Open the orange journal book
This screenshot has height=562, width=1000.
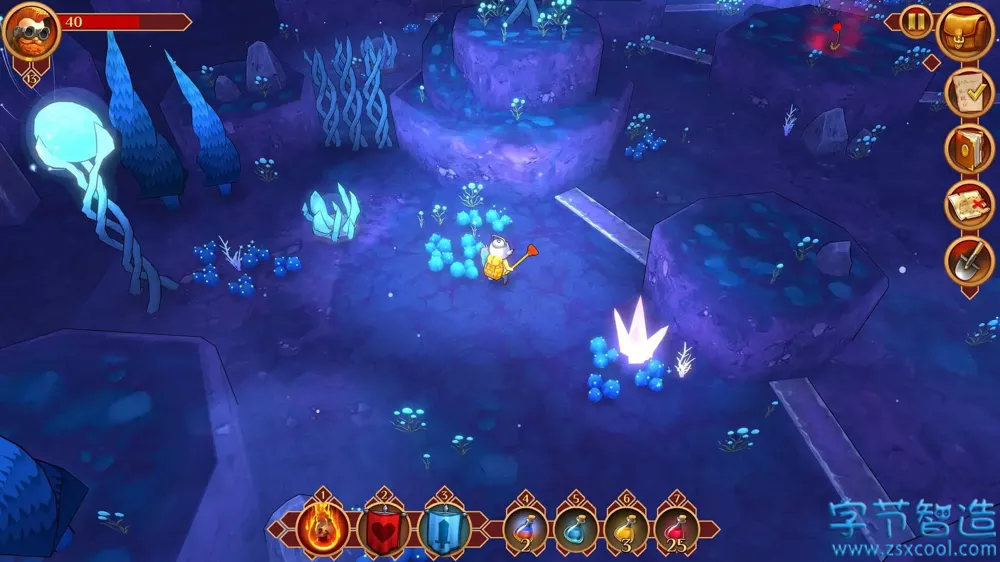pyautogui.click(x=969, y=148)
